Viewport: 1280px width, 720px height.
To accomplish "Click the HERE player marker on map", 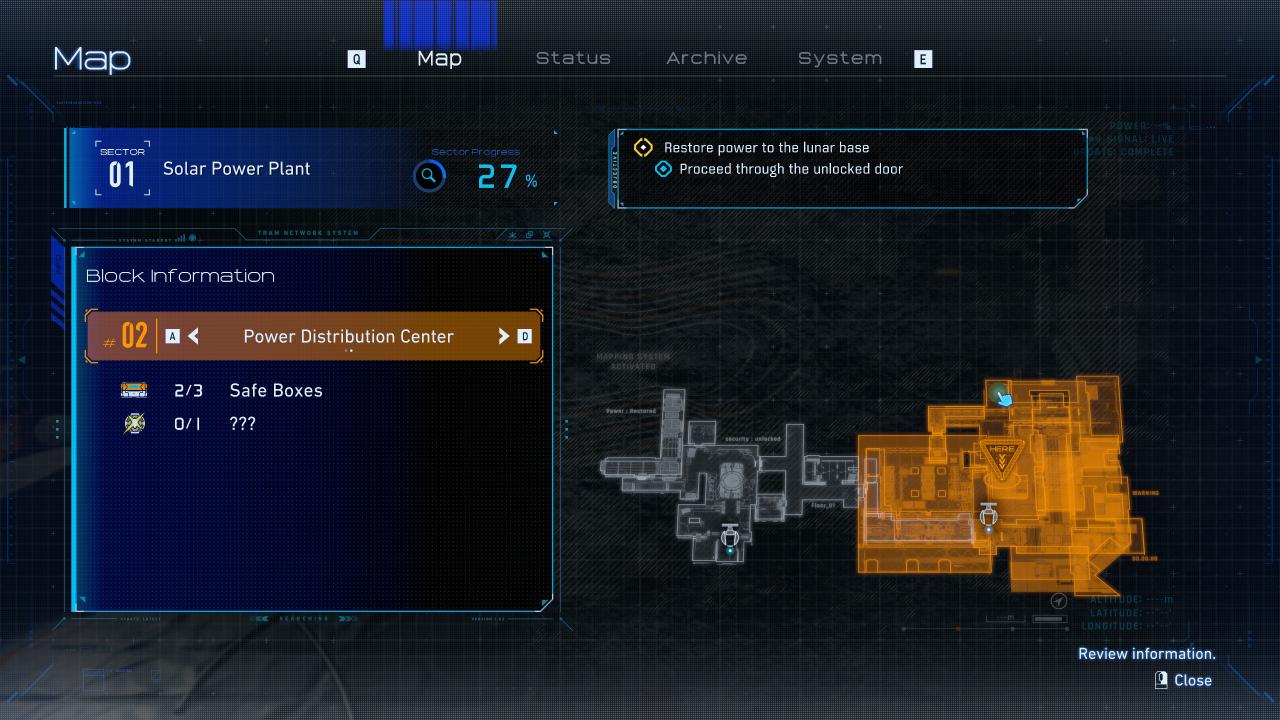I will (1001, 453).
